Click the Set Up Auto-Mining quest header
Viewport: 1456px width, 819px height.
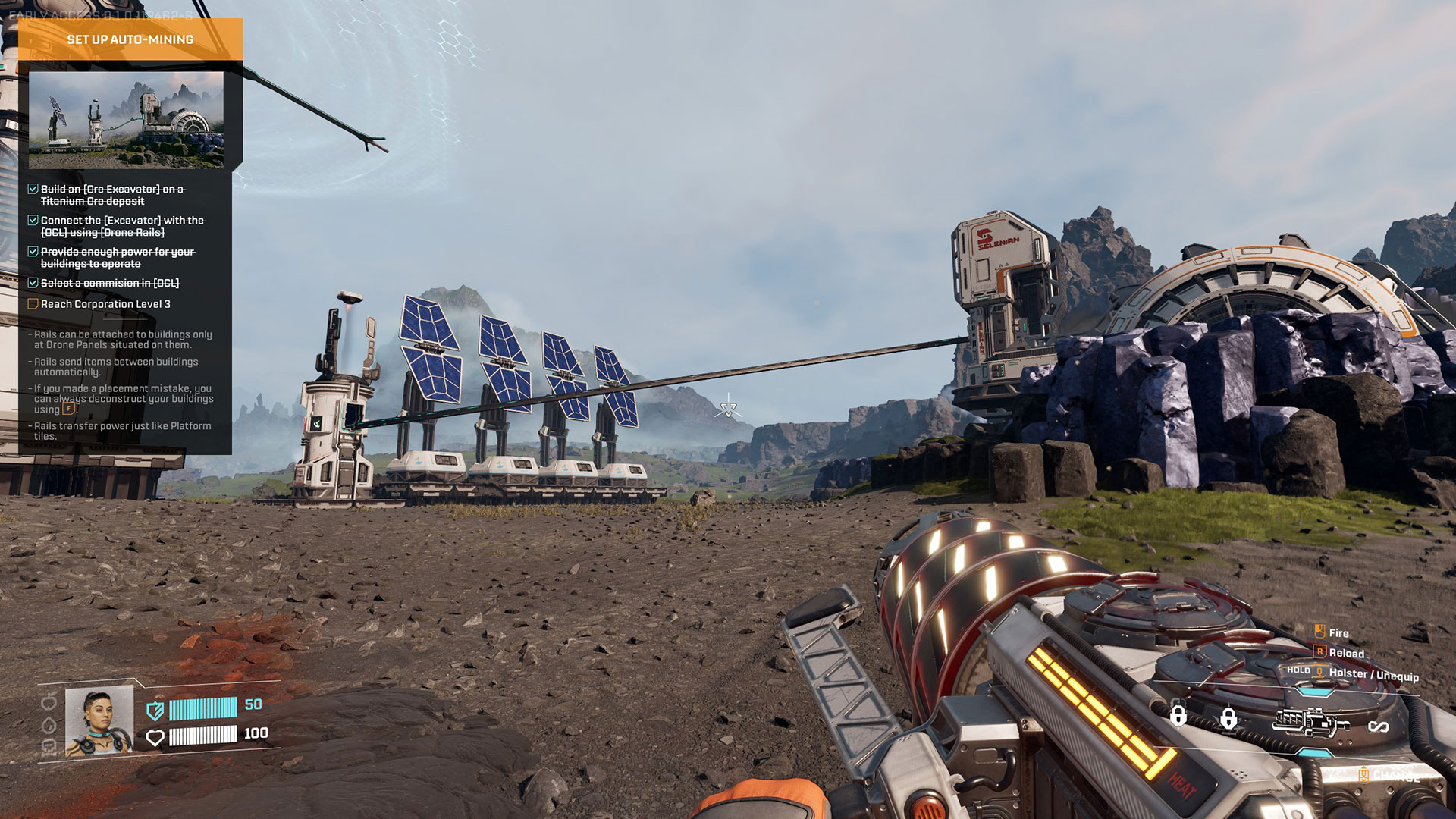130,39
